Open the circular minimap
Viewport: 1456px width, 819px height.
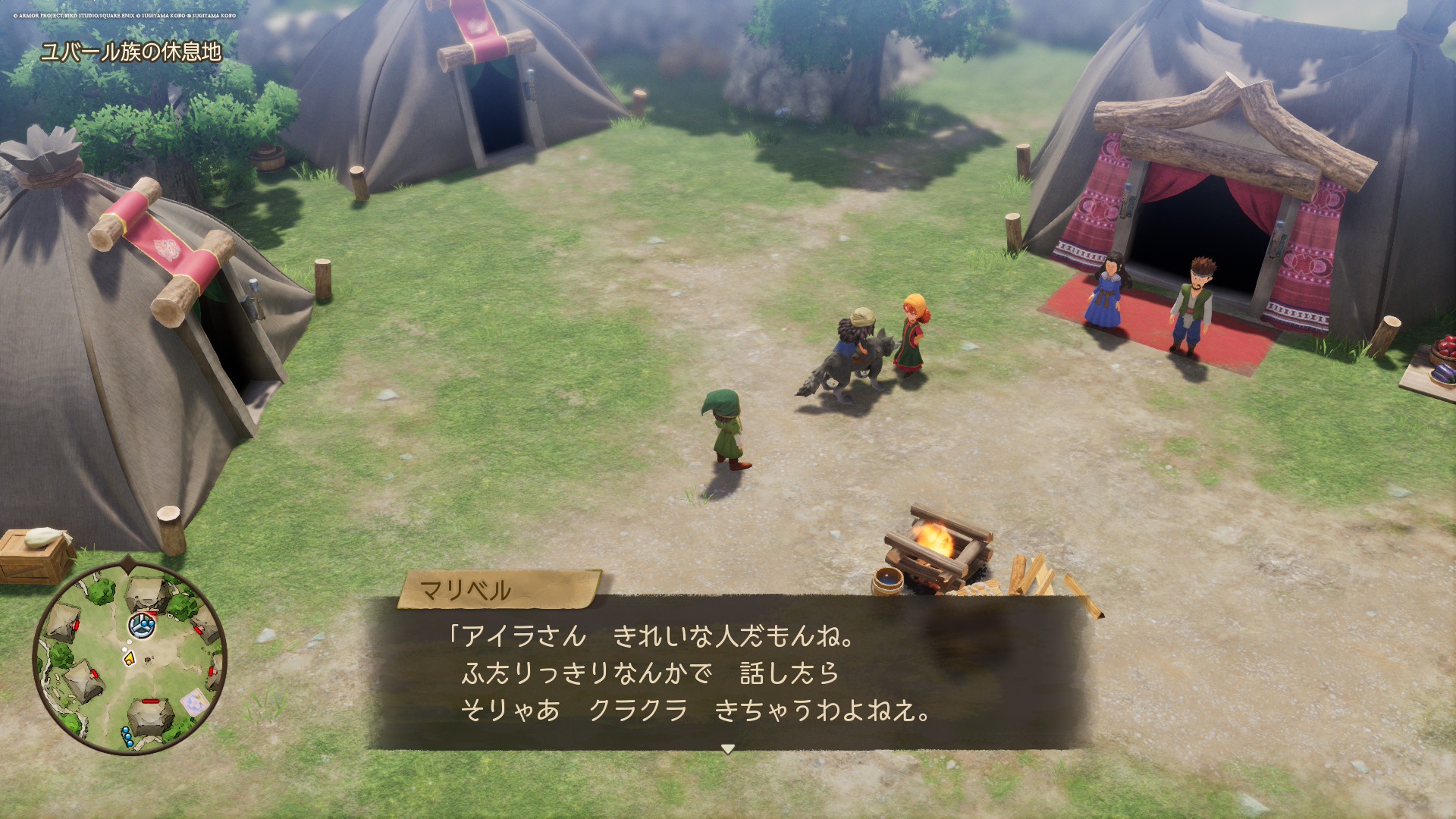coord(130,658)
